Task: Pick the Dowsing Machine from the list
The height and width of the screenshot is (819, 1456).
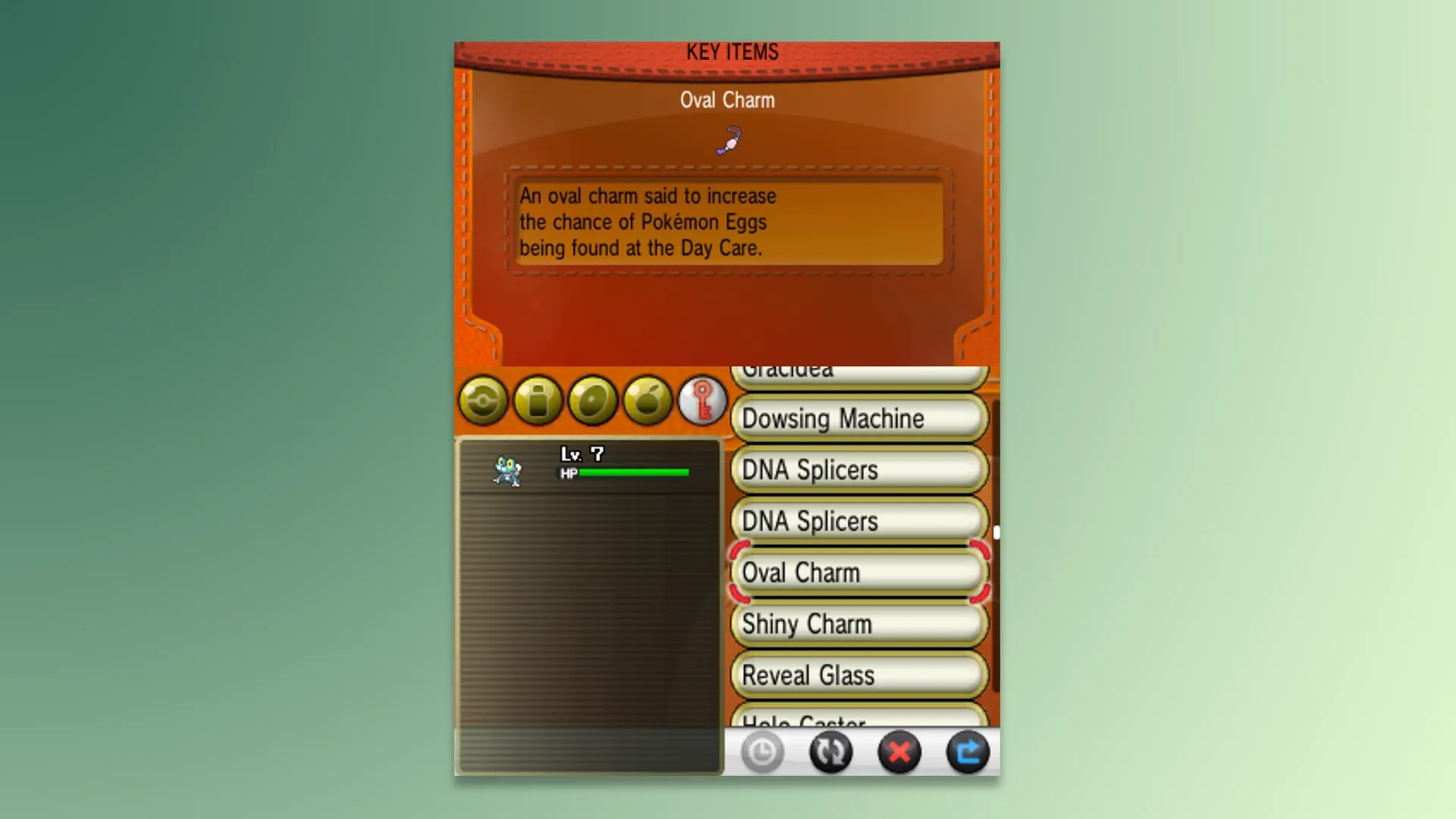Action: point(857,419)
